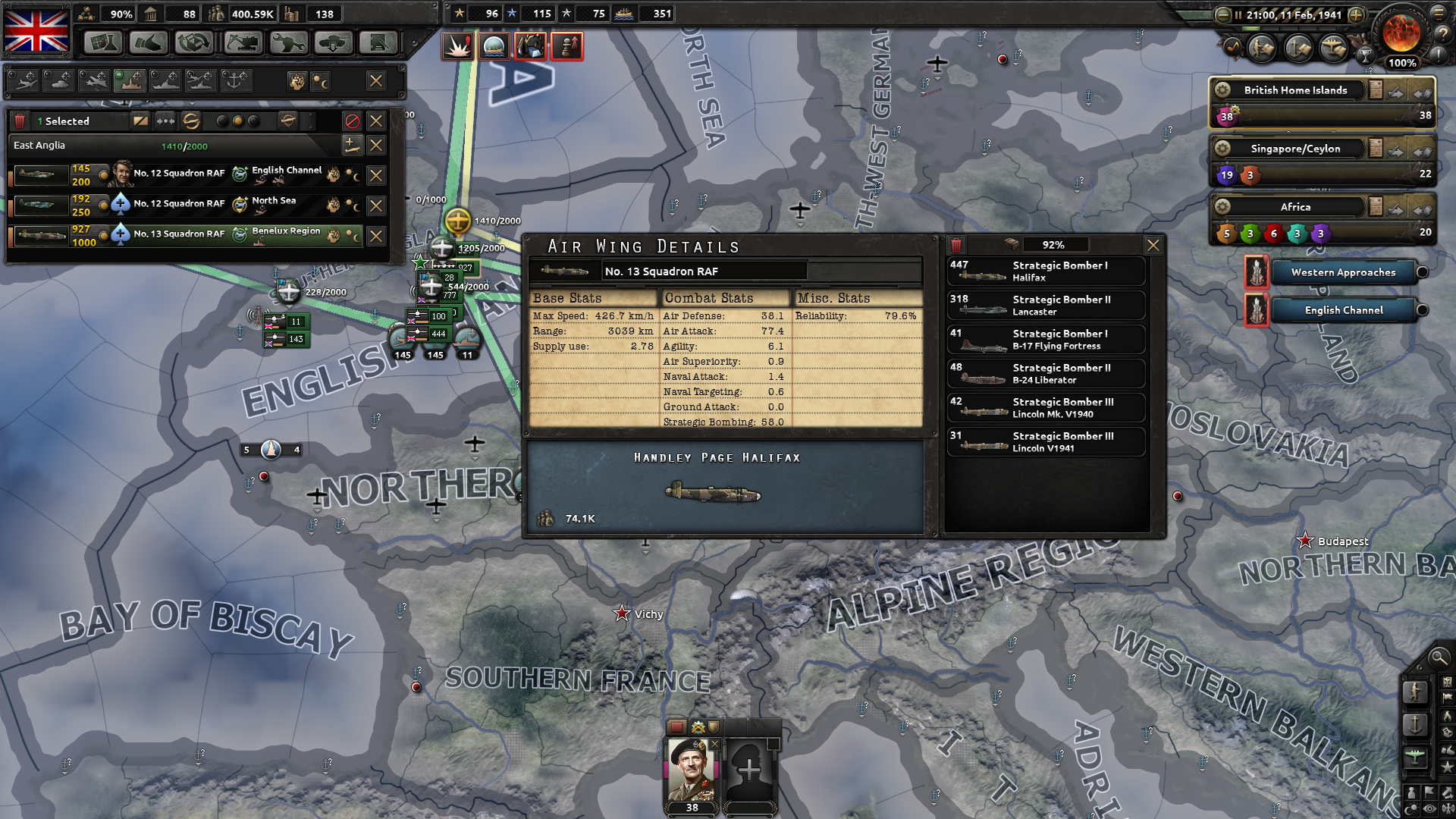
Task: Click the plus button to add new air wing
Action: tap(353, 145)
